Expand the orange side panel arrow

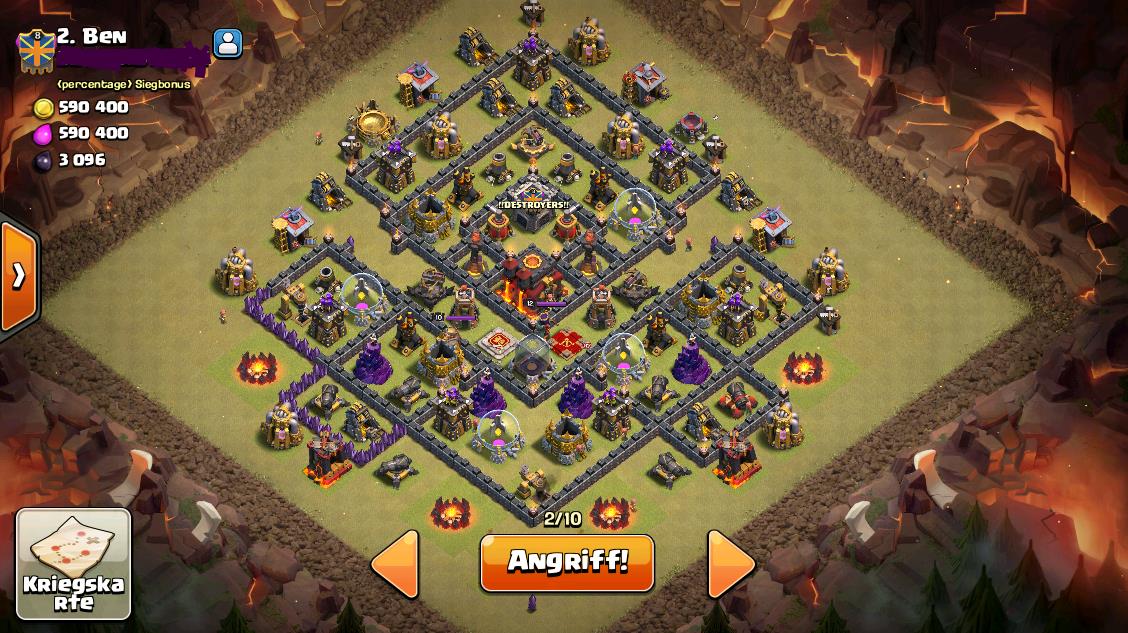pyautogui.click(x=19, y=276)
